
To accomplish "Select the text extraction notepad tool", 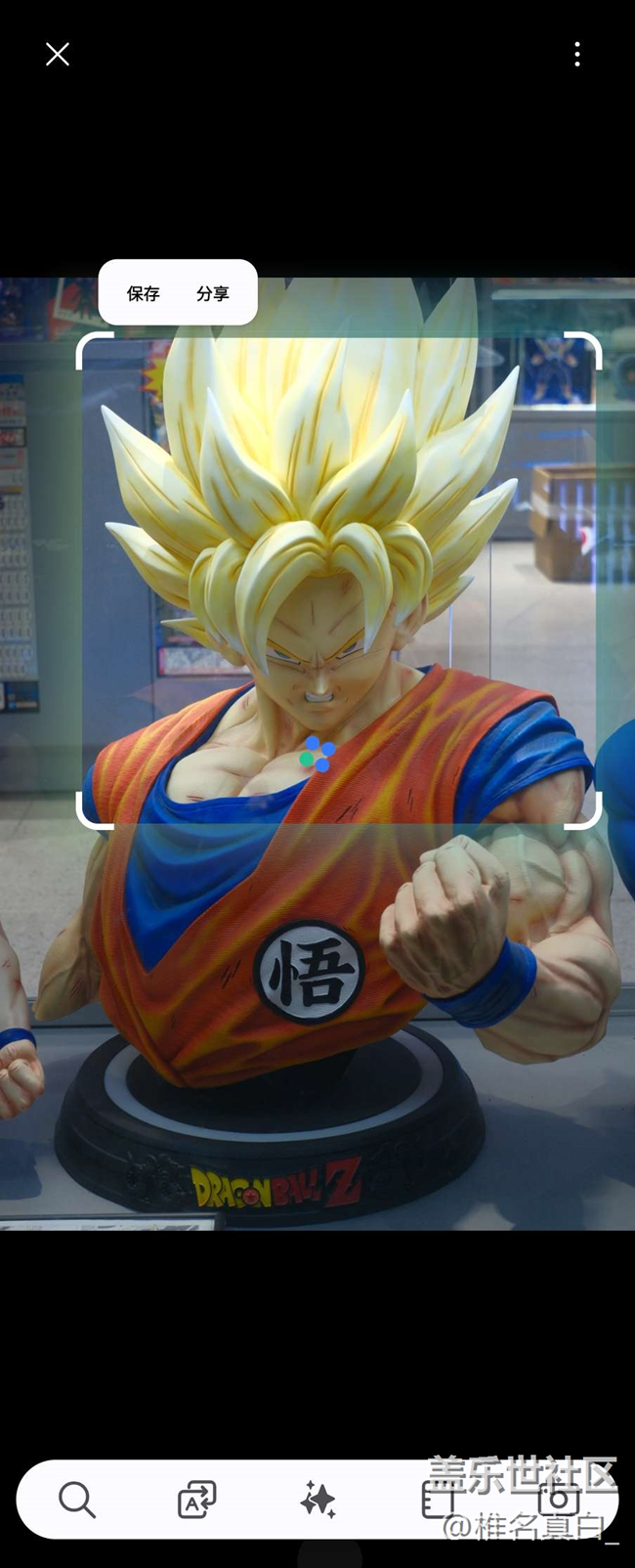I will pos(438,1499).
